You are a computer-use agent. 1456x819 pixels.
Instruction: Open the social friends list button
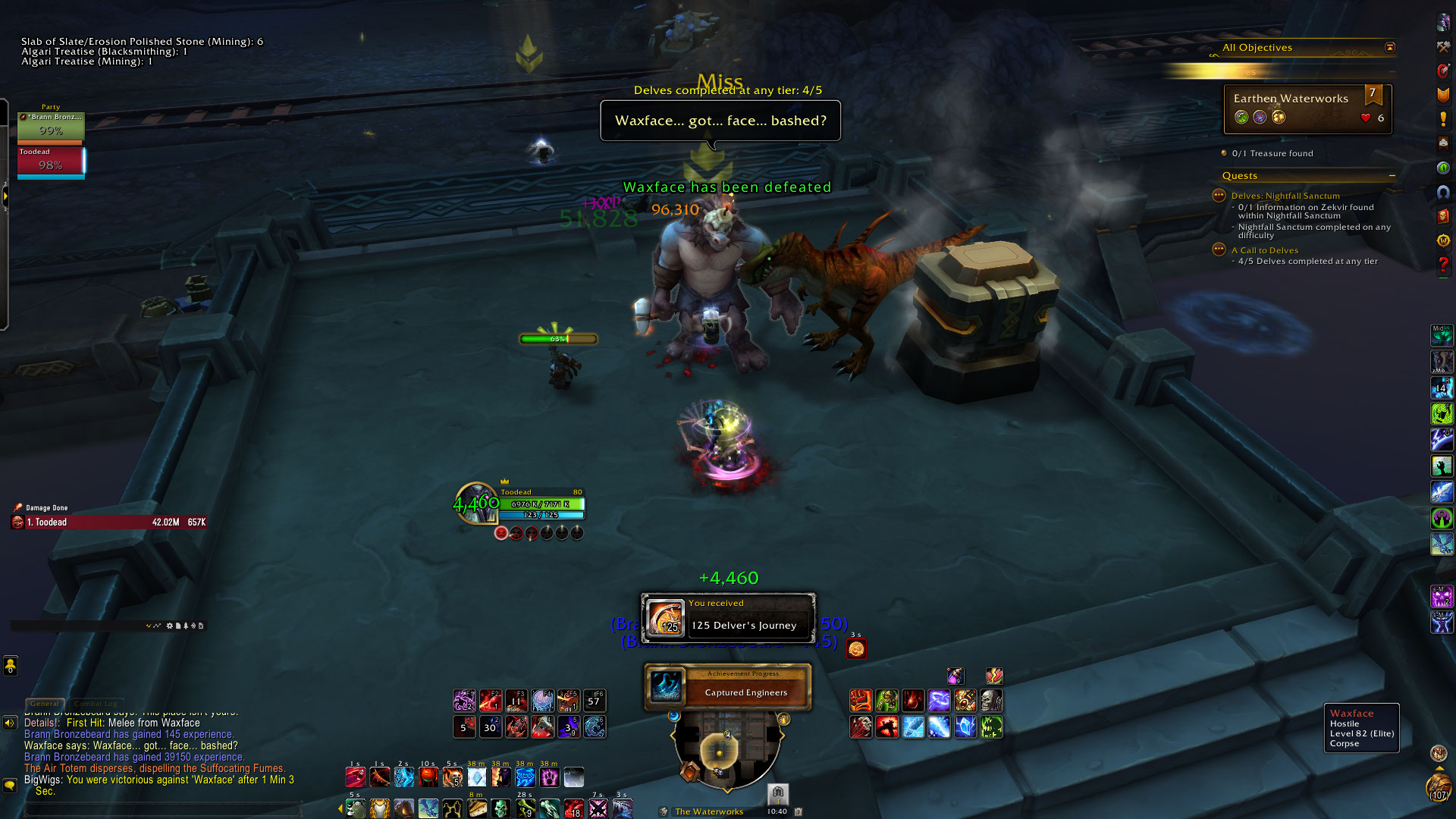point(11,665)
